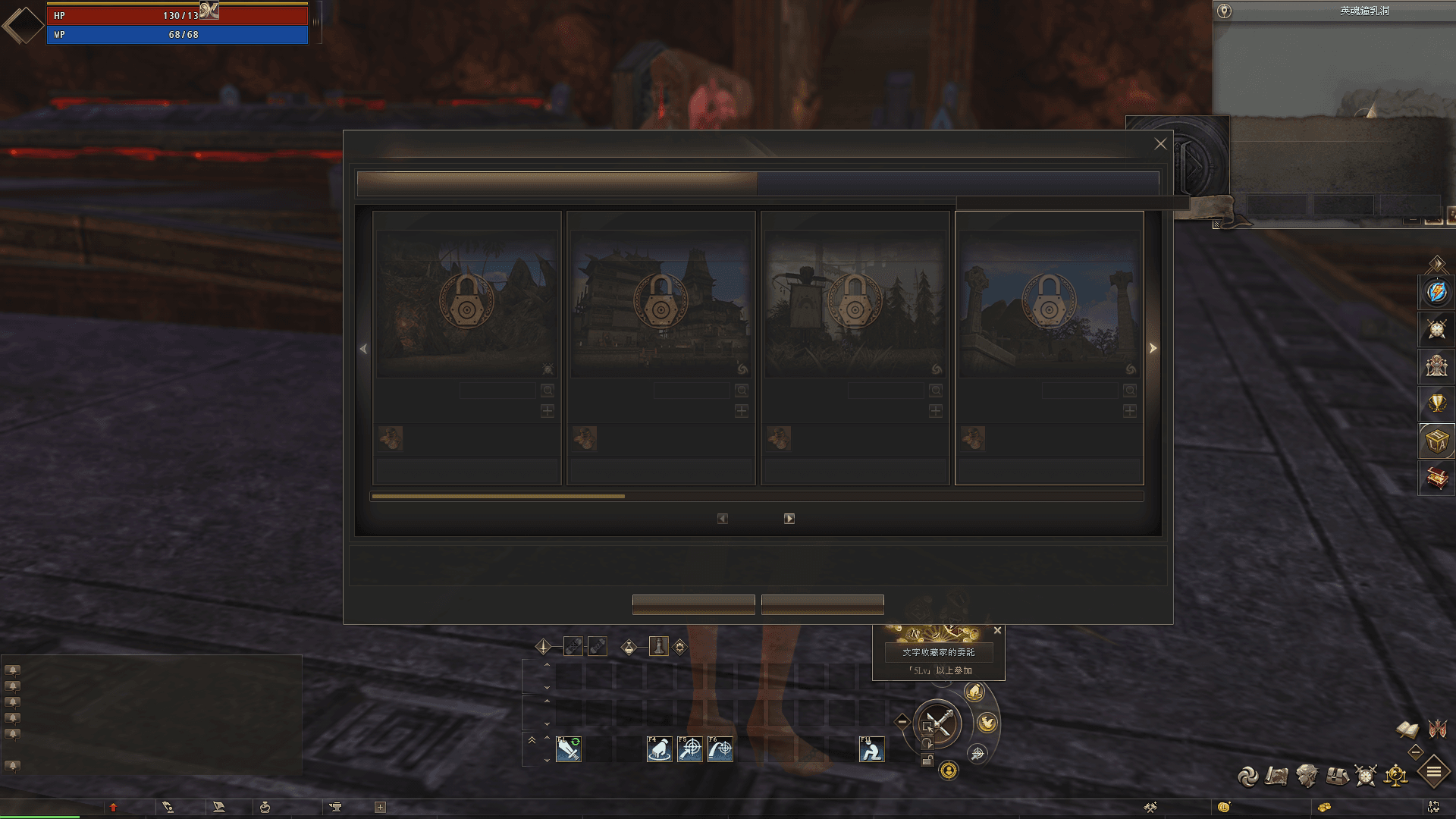The image size is (1456, 819).
Task: Click the golden trophy achievements icon
Action: [x=1437, y=402]
